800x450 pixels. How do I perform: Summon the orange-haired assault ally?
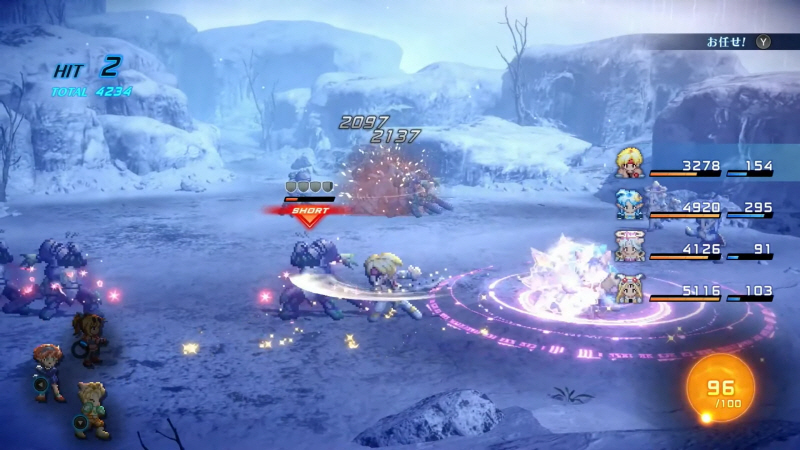click(x=48, y=368)
